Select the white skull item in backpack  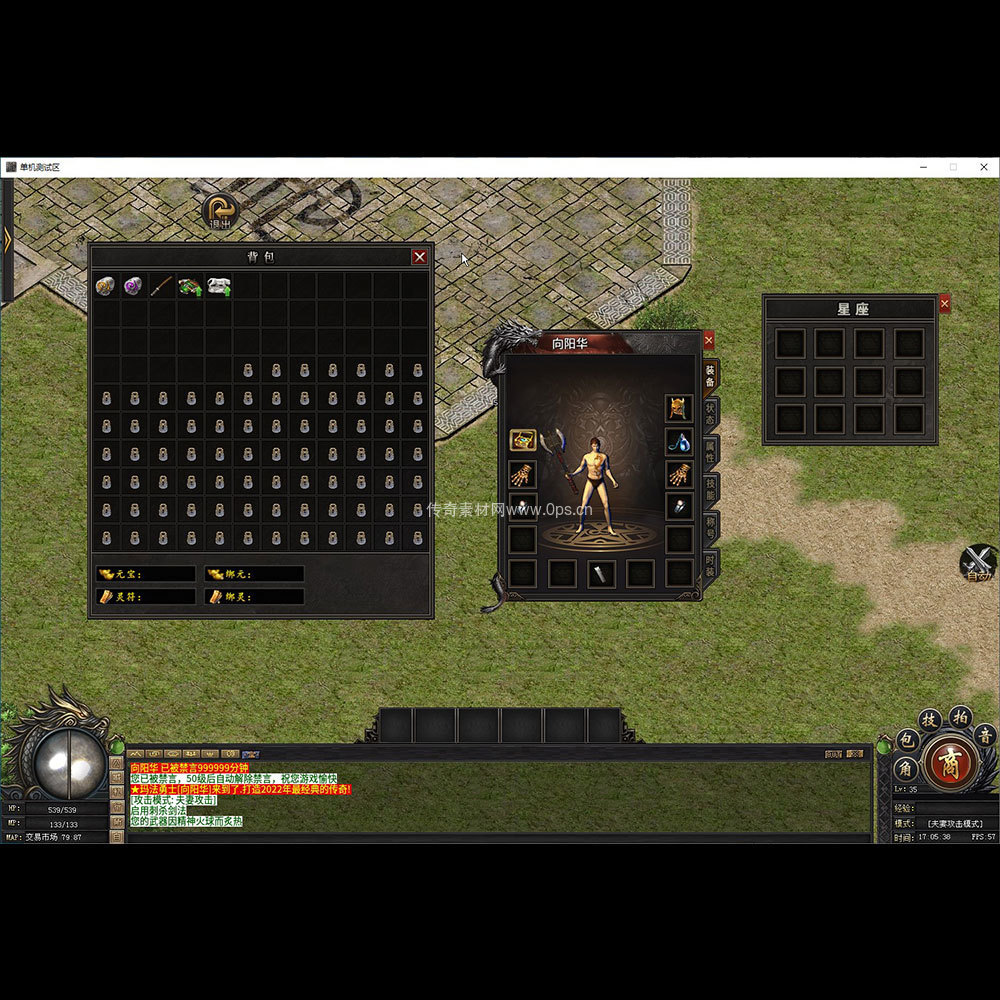[x=218, y=287]
